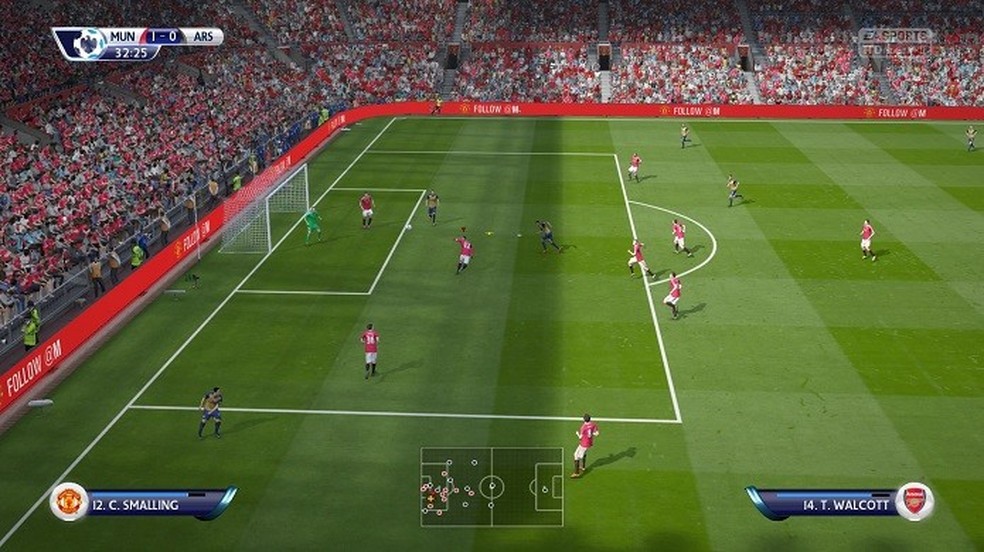Click the pitch radar minimap
This screenshot has width=984, height=552.
491,487
